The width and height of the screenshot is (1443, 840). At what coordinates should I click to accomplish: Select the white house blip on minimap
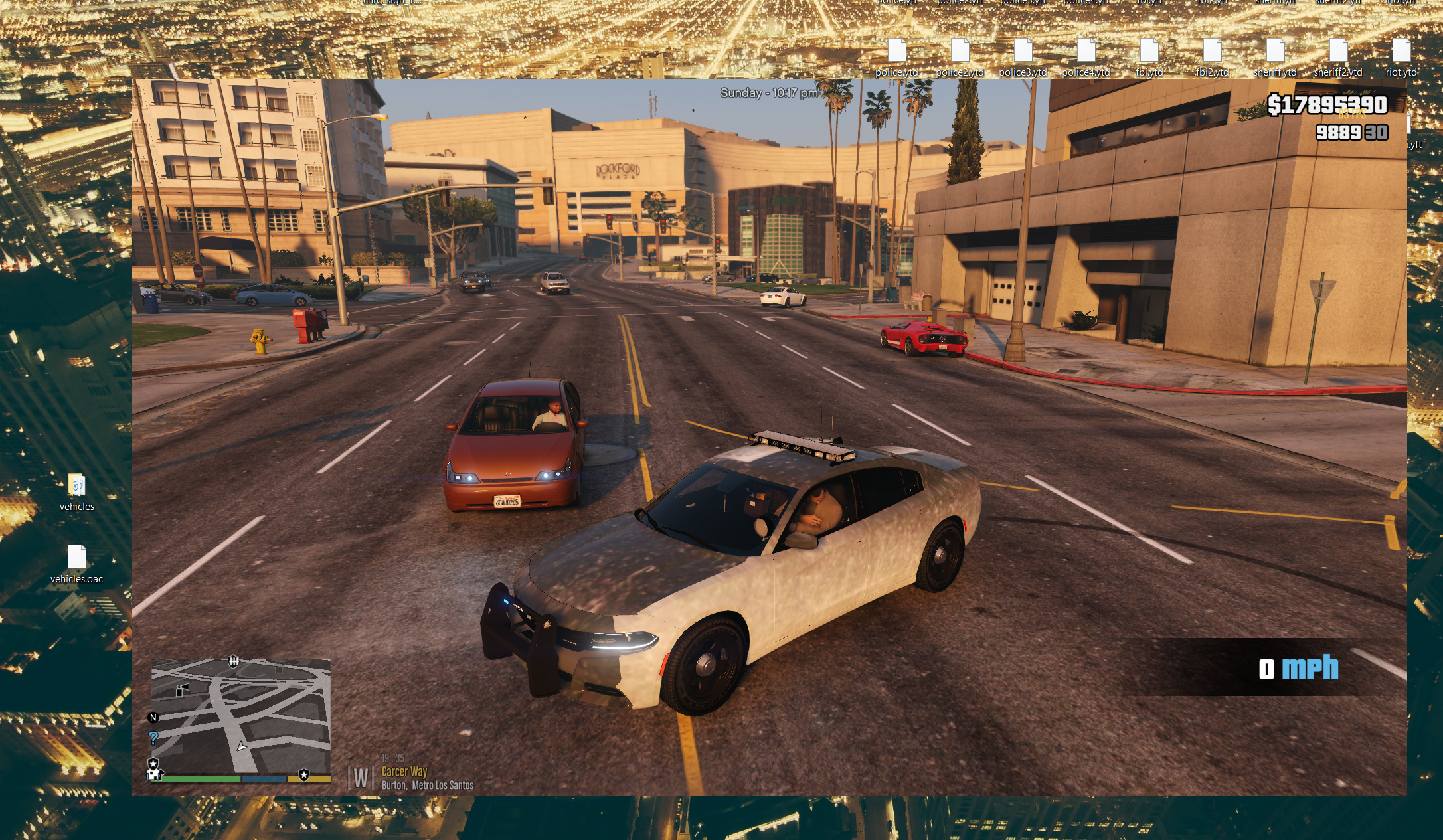[x=154, y=774]
